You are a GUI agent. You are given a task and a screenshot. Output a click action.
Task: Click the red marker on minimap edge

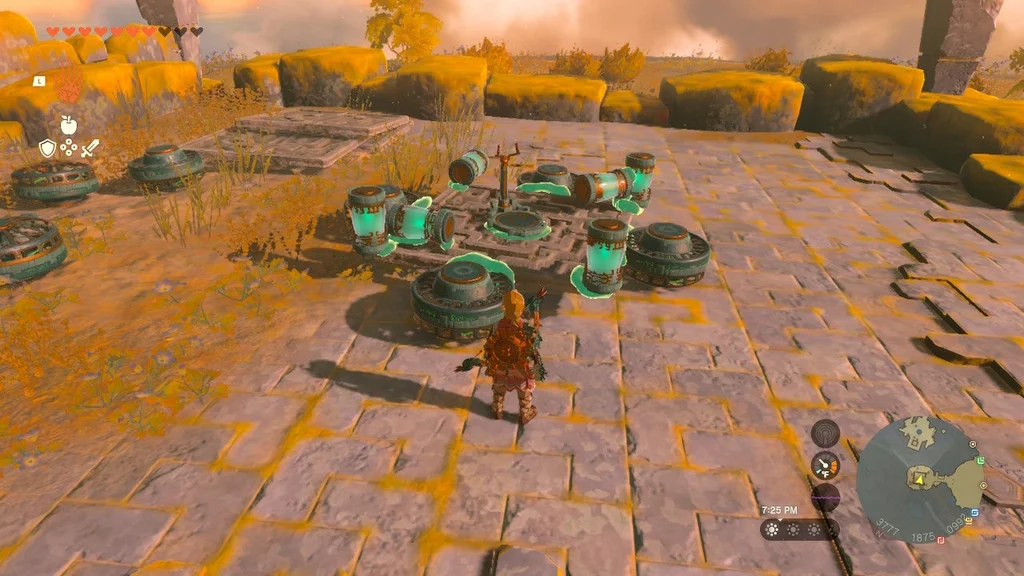[x=941, y=540]
